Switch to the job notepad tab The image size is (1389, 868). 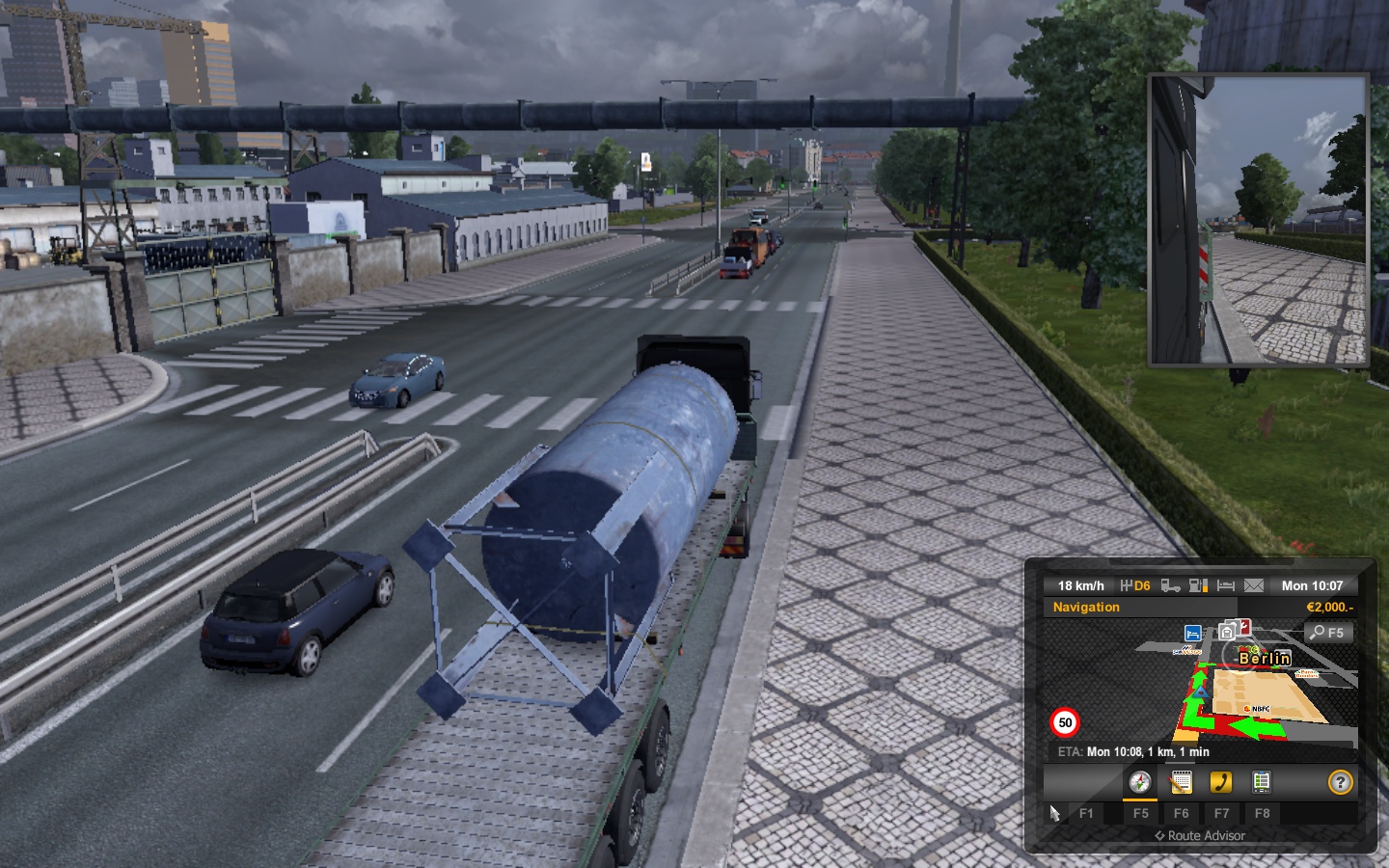[1181, 782]
